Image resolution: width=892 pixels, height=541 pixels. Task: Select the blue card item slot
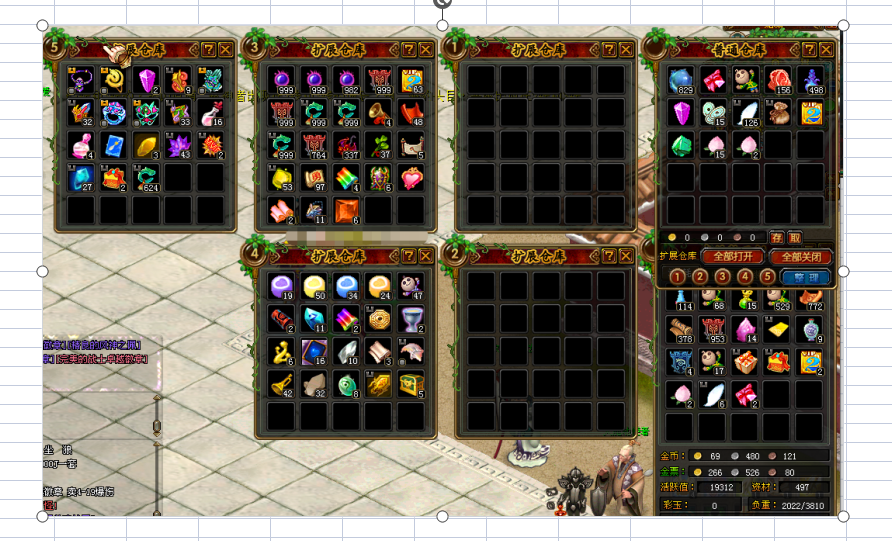(114, 145)
